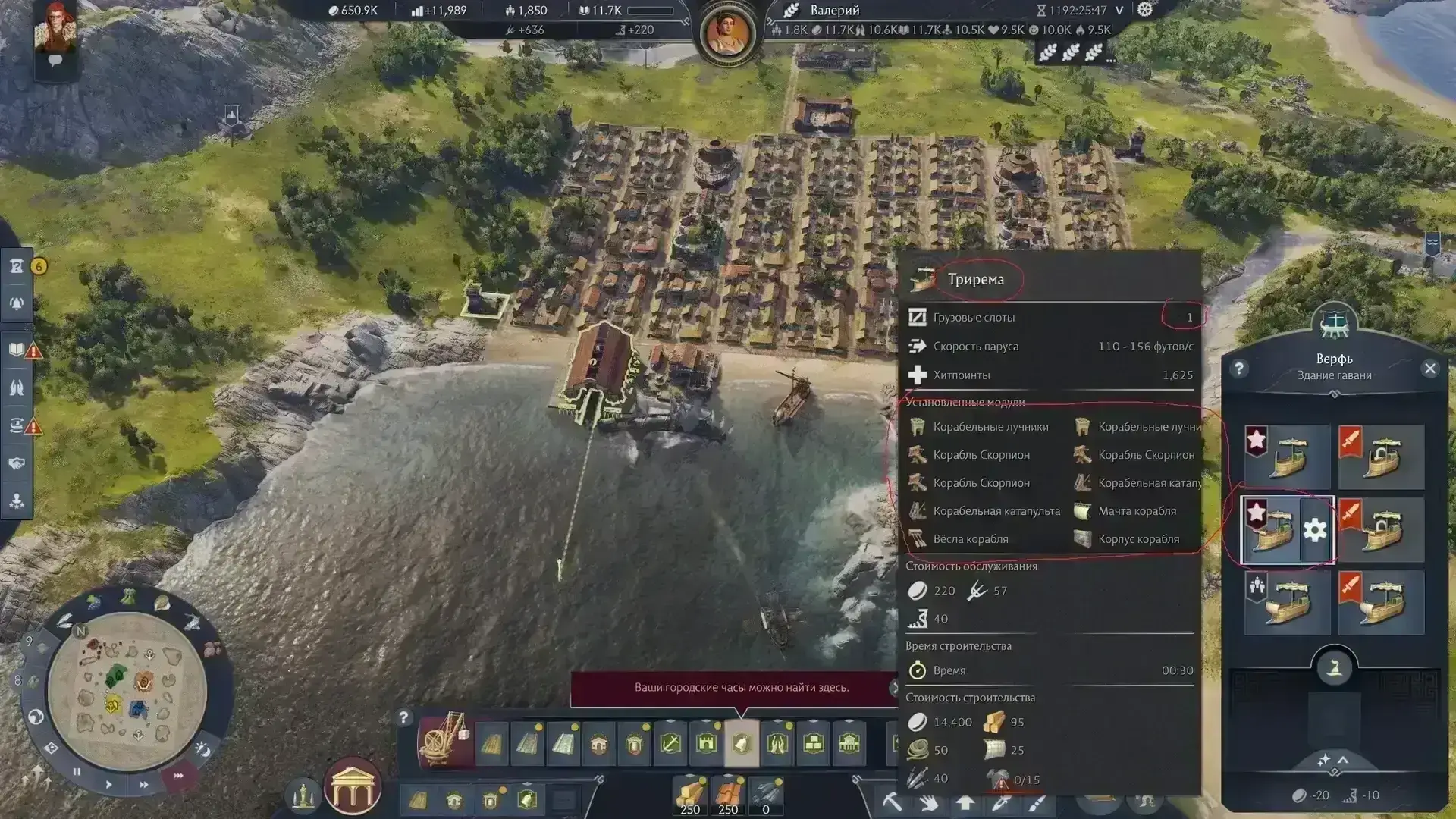Image resolution: width=1456 pixels, height=819 pixels.
Task: Close the Верфь shipyard panel
Action: (1429, 369)
